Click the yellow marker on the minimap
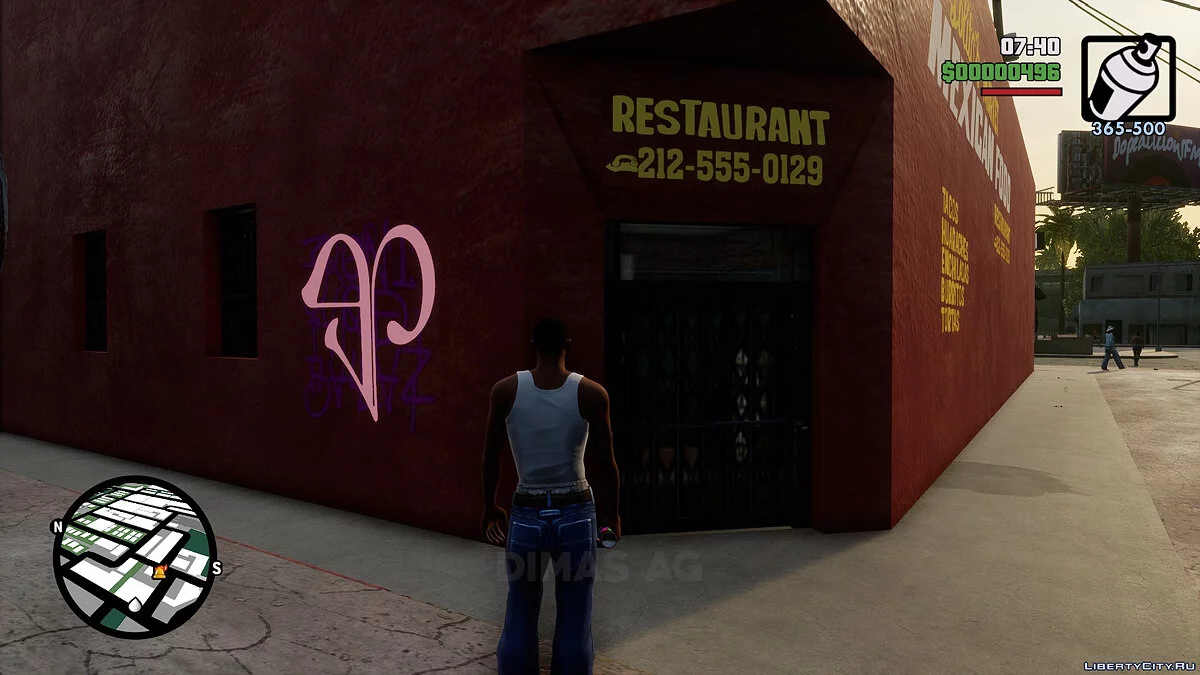 pos(158,571)
